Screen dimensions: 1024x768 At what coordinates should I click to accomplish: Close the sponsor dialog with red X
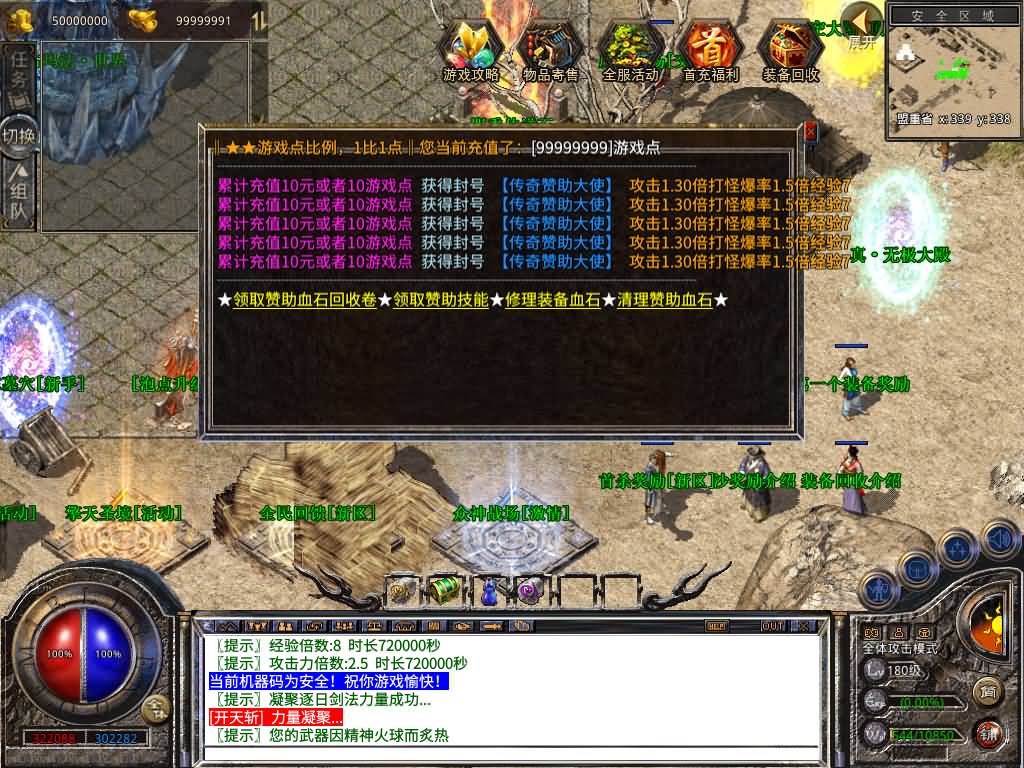(810, 132)
